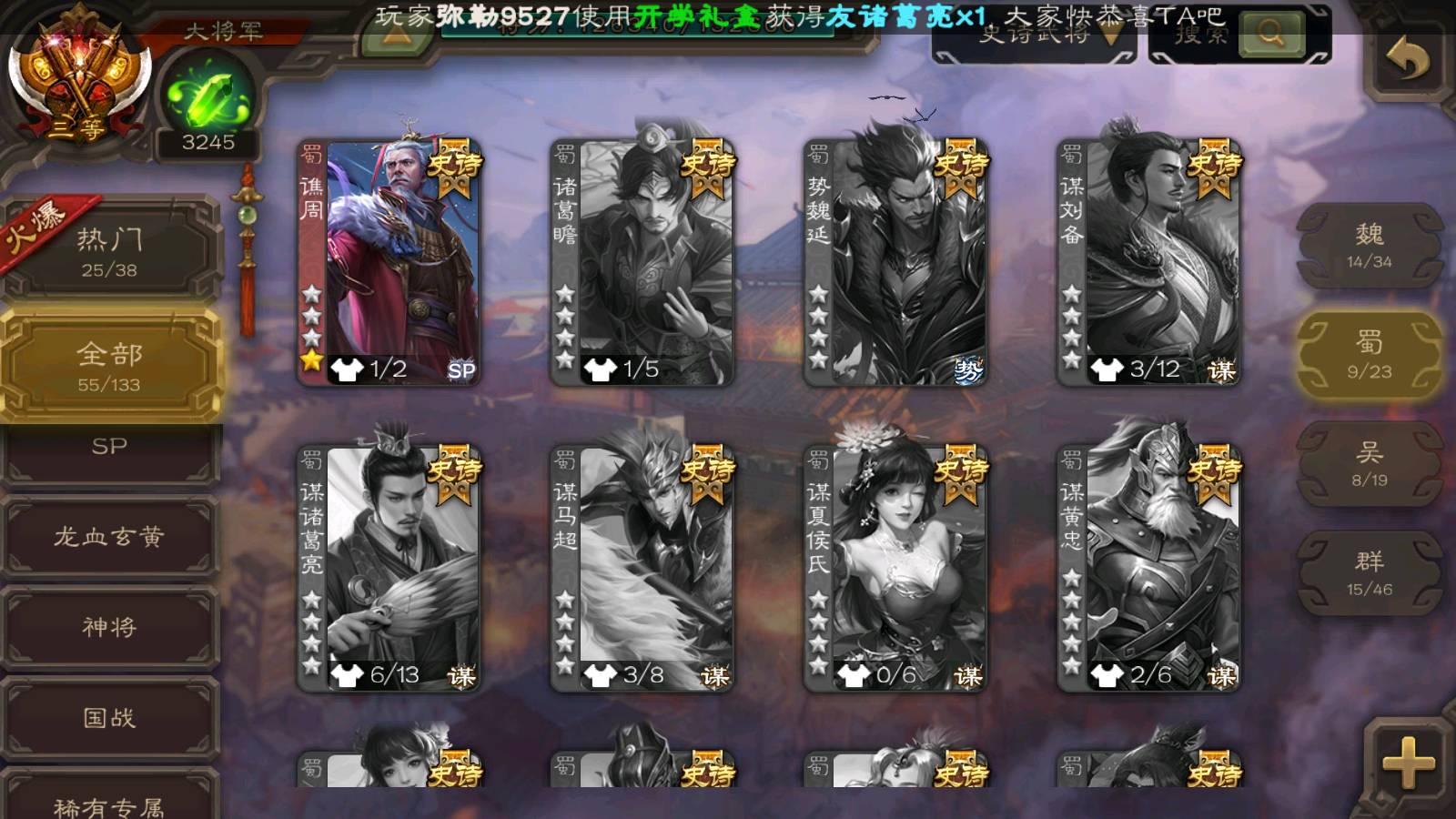Tap the gold plus button

coord(1408,763)
